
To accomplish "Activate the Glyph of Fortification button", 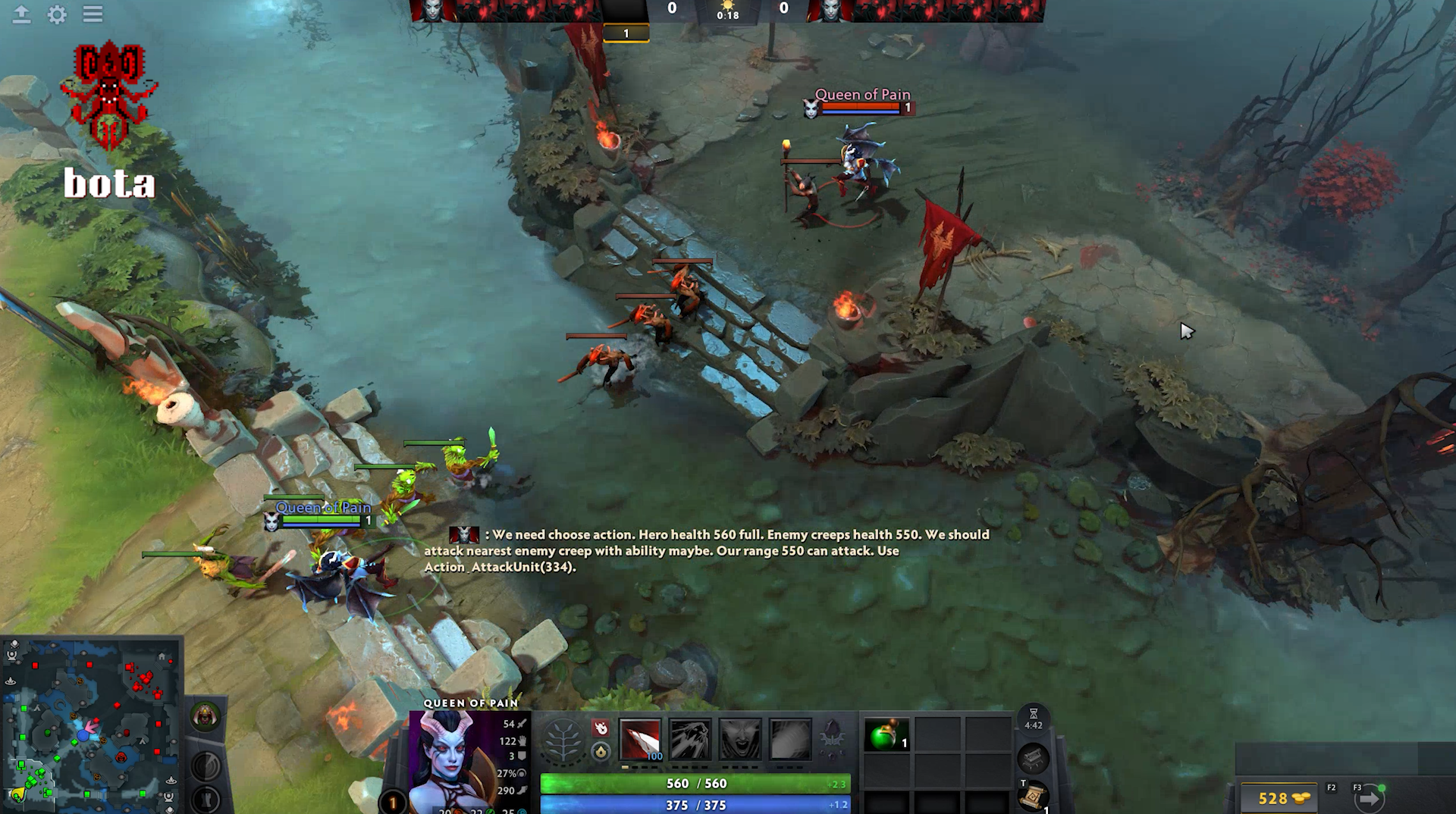I will coord(205,799).
